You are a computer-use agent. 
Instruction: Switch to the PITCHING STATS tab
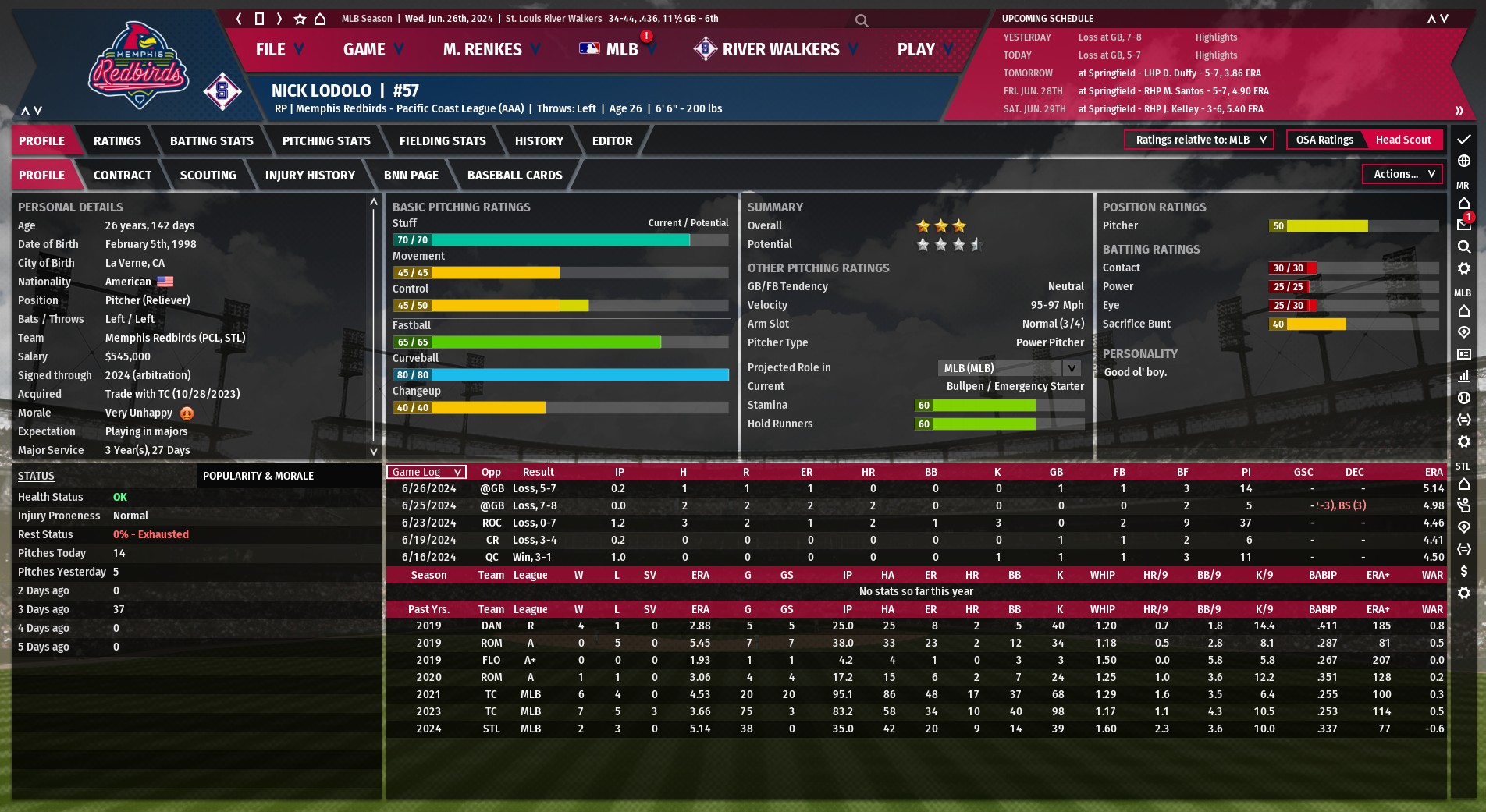point(326,141)
